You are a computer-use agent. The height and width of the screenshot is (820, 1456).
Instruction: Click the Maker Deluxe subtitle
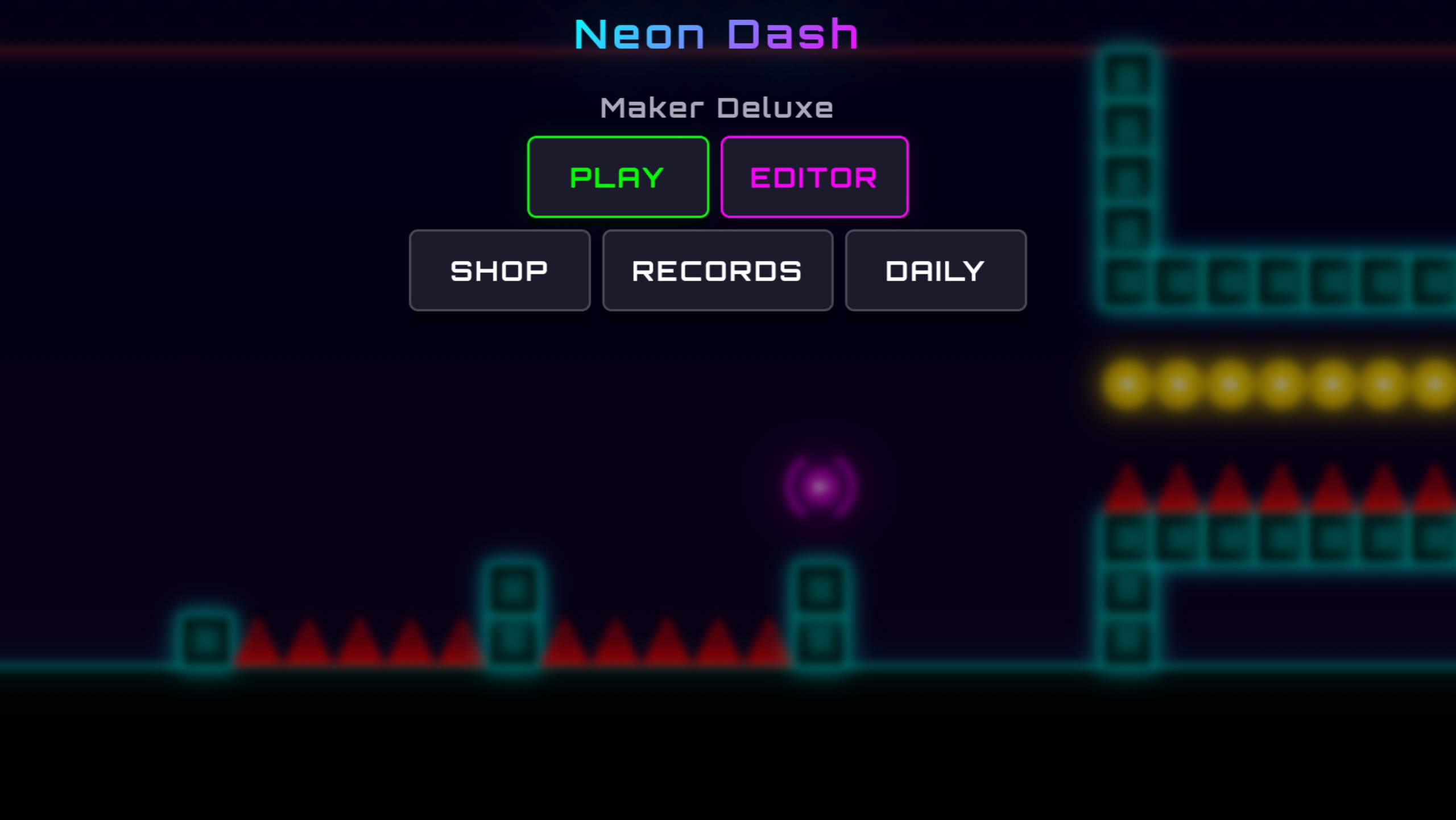click(716, 107)
